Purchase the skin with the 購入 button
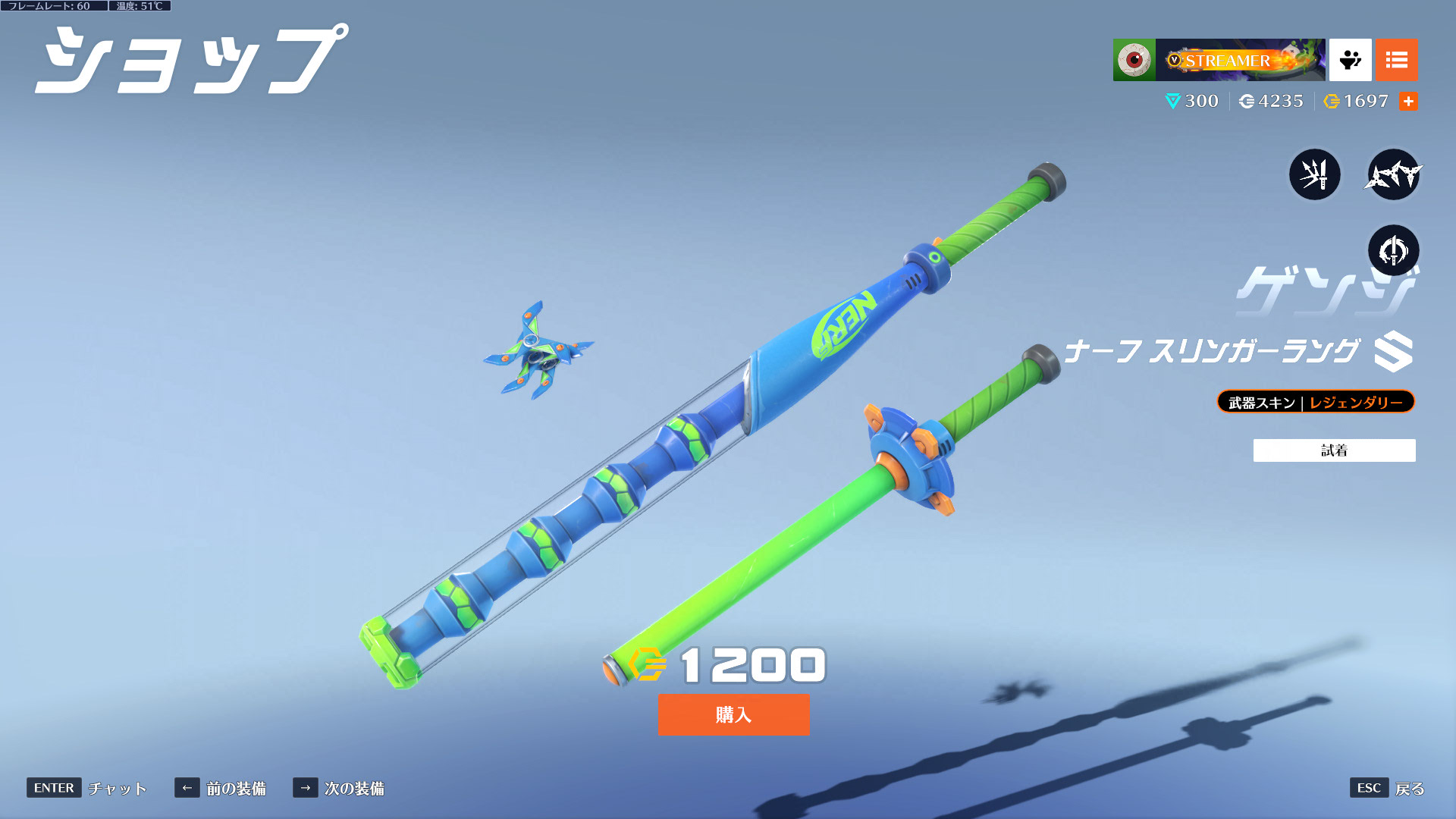 pos(733,714)
